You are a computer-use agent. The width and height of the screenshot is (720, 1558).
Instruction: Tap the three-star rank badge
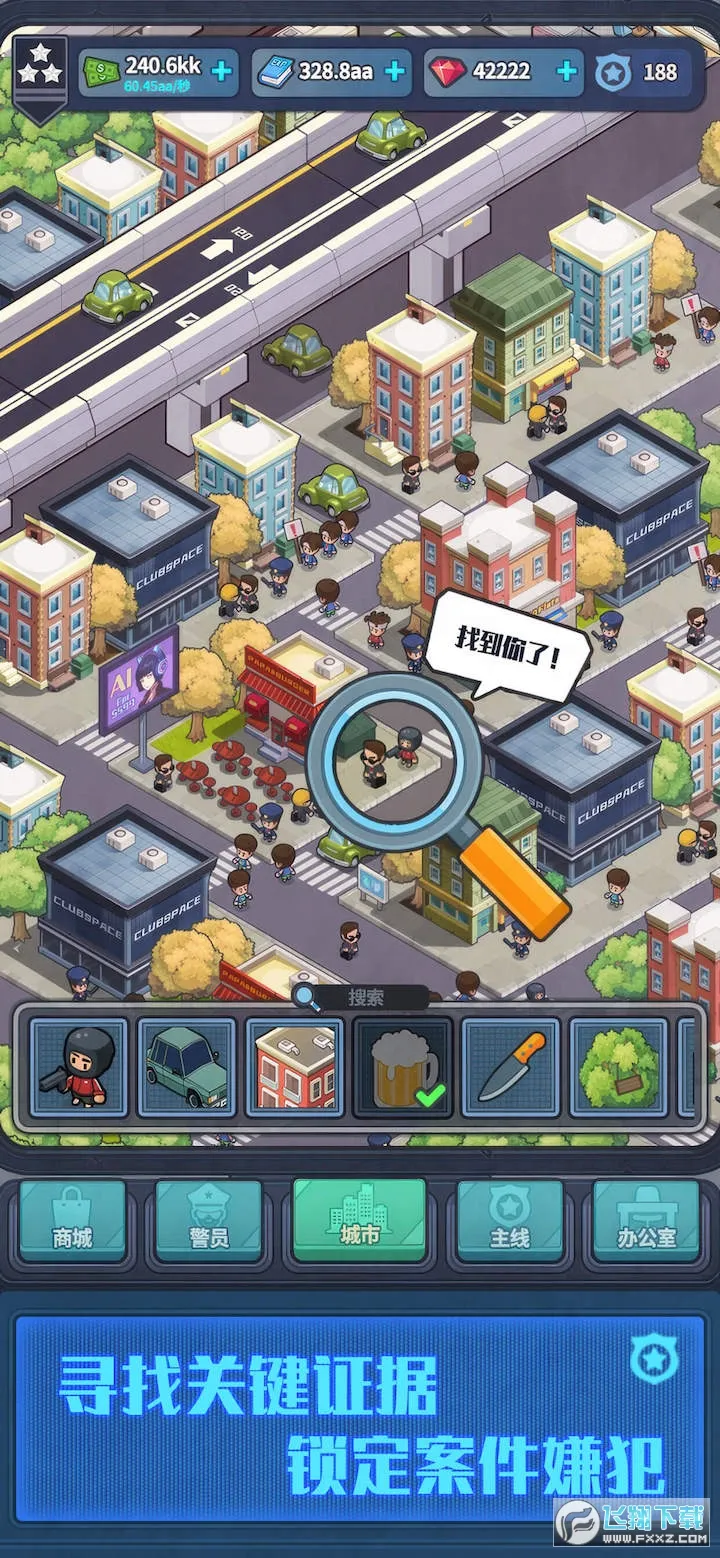40,72
